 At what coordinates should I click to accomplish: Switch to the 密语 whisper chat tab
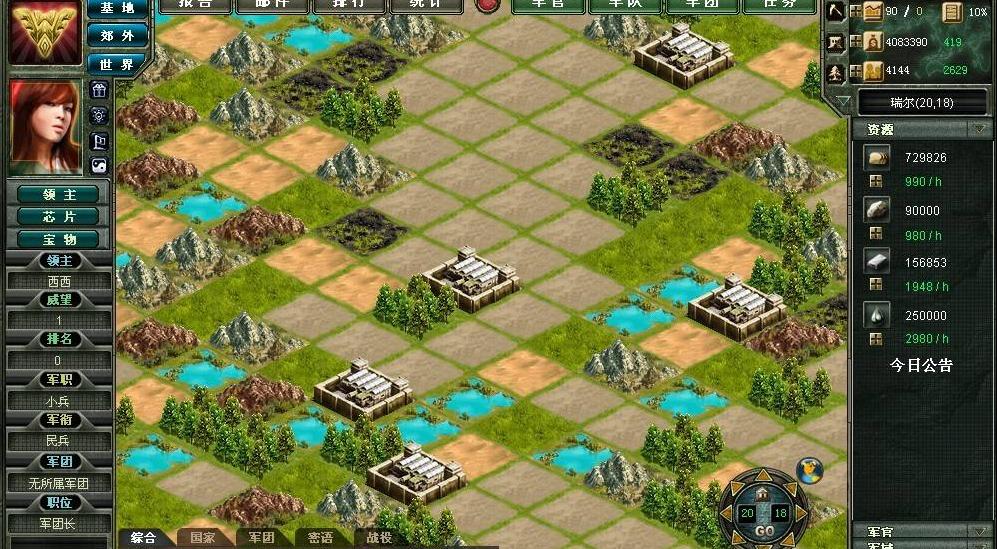tap(320, 538)
